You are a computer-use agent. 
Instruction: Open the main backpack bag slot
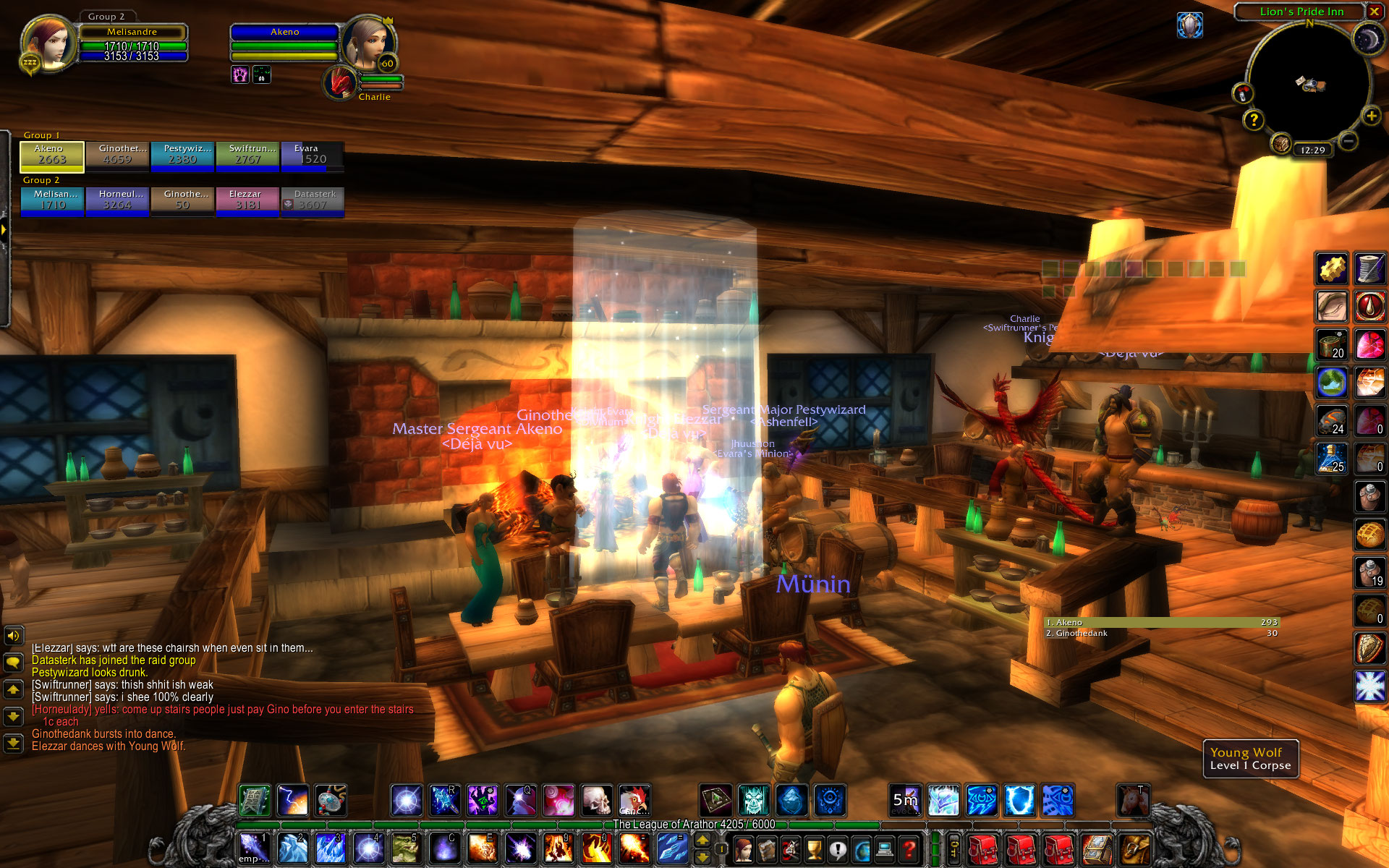pos(1134,848)
